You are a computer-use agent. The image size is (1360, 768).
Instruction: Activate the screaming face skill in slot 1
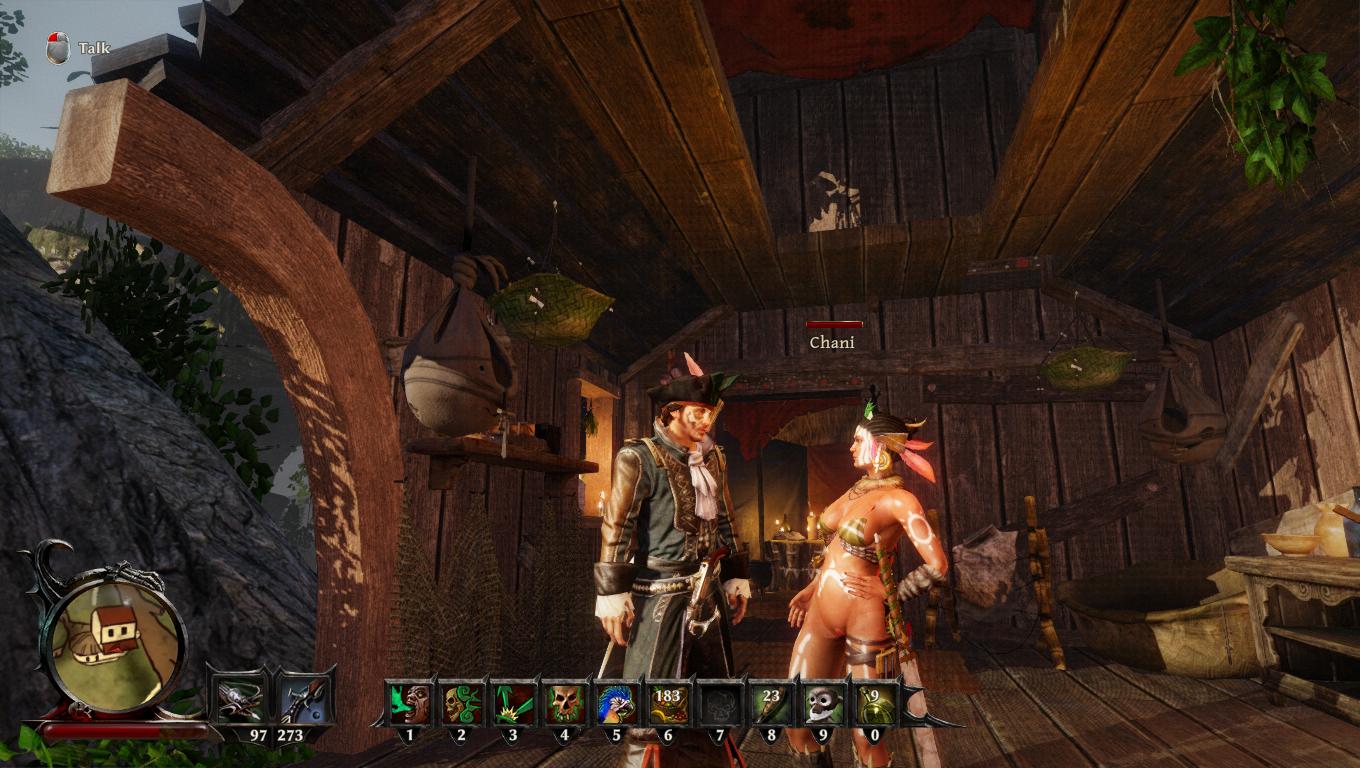(x=409, y=703)
